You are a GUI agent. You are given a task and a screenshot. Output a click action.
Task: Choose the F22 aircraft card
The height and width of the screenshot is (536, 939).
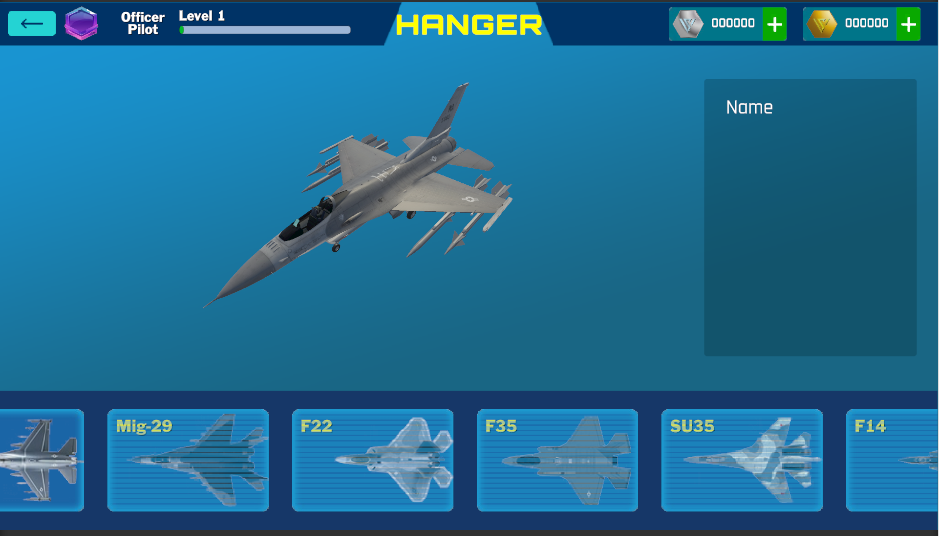coord(373,460)
